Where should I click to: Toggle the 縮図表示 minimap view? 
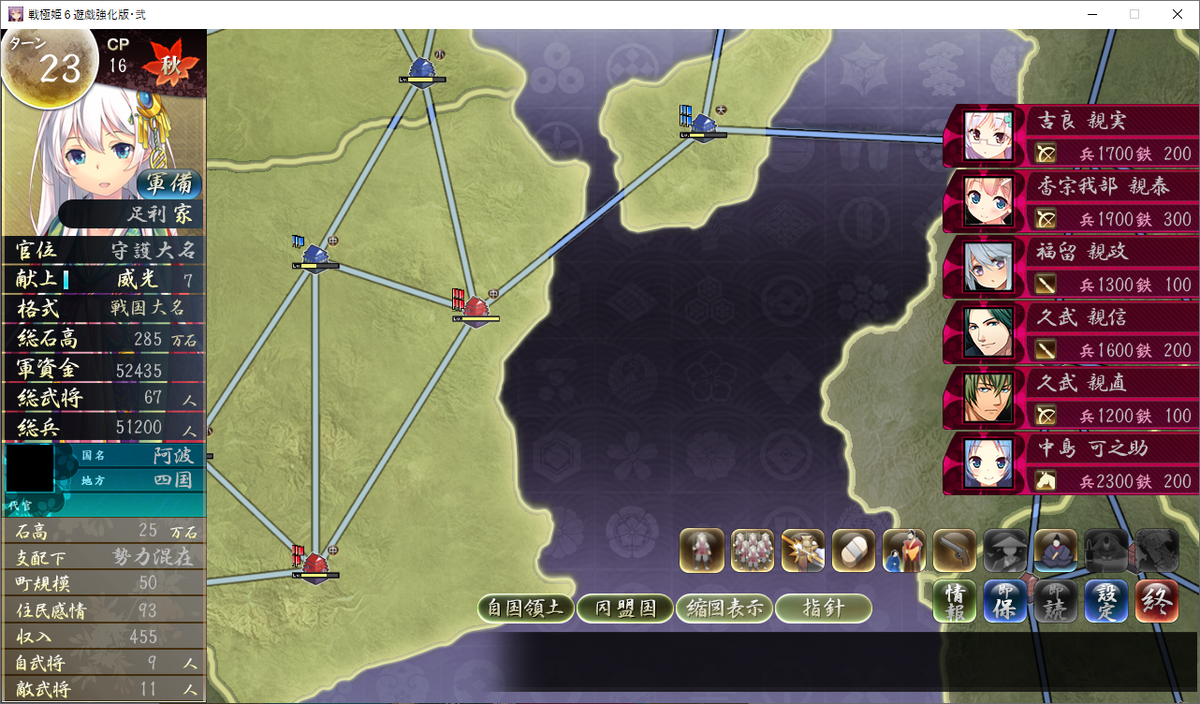point(724,608)
